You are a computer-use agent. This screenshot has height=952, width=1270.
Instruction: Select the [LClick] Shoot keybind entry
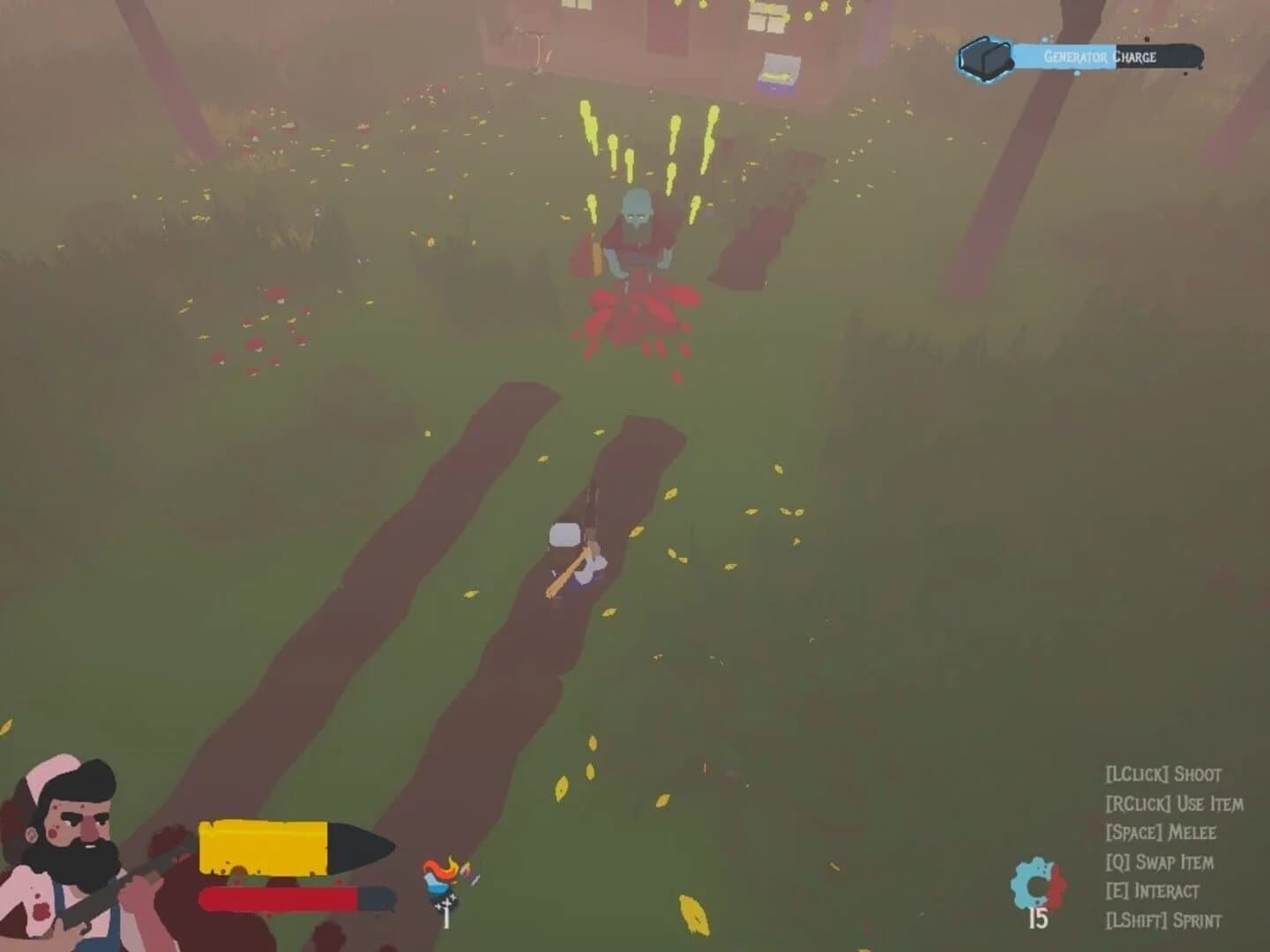(1164, 774)
